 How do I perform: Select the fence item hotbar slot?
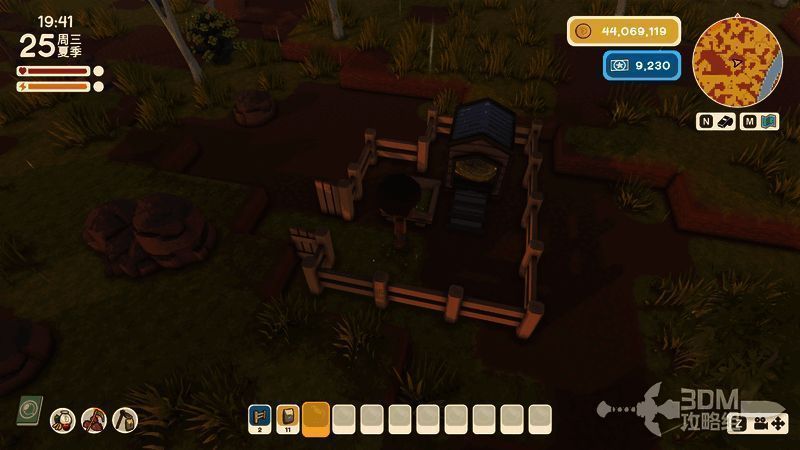(260, 416)
